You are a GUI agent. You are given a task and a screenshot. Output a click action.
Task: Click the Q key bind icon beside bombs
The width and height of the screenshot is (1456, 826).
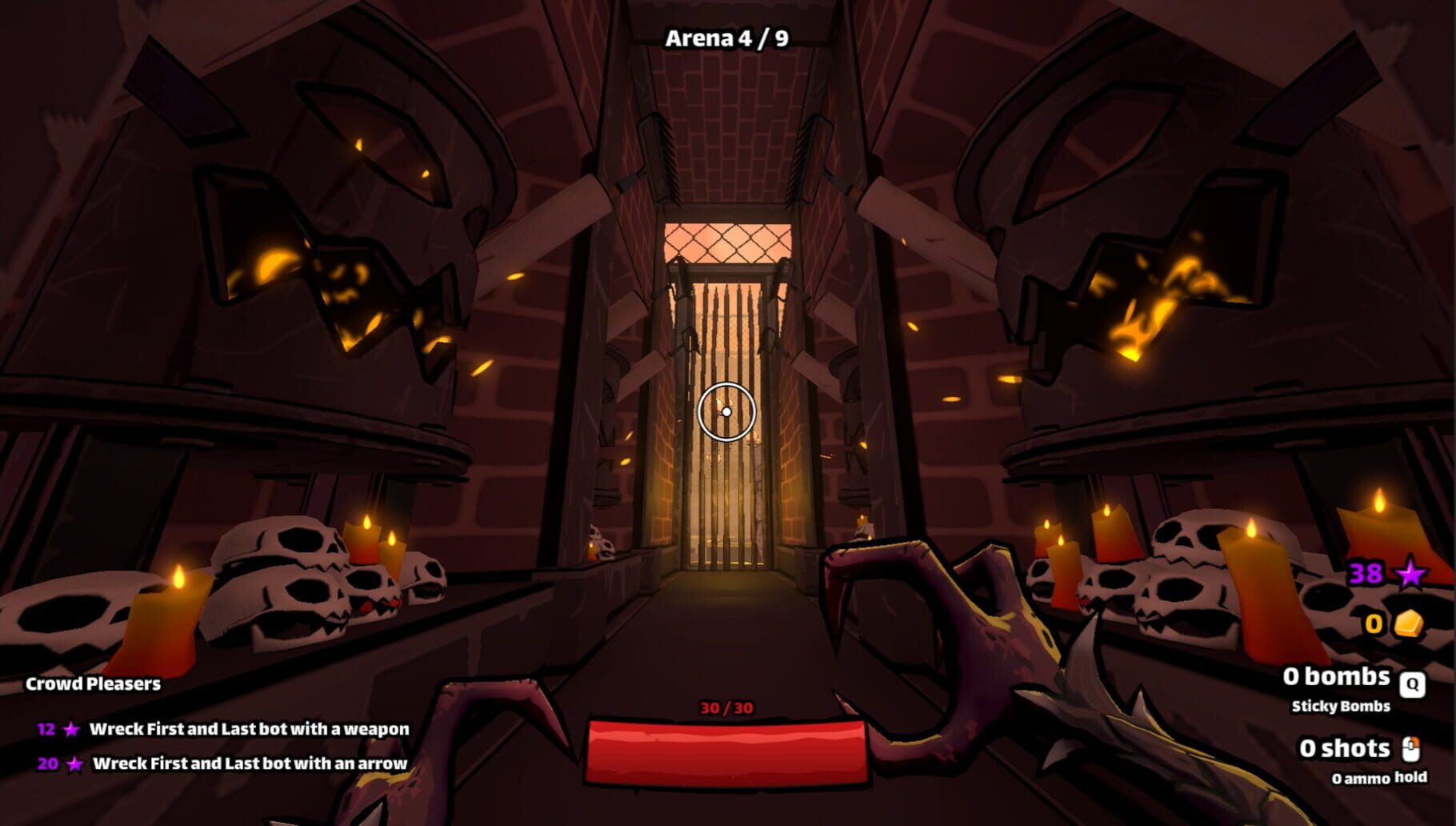[1413, 684]
